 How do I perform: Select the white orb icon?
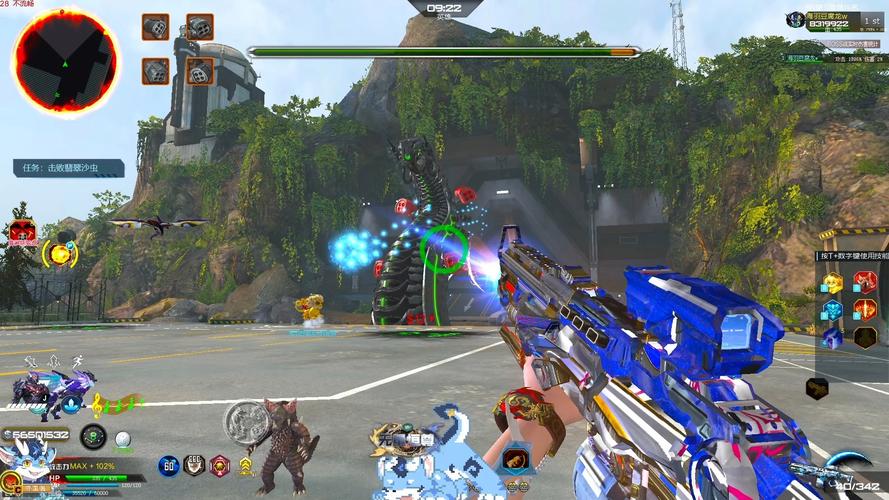click(x=123, y=438)
